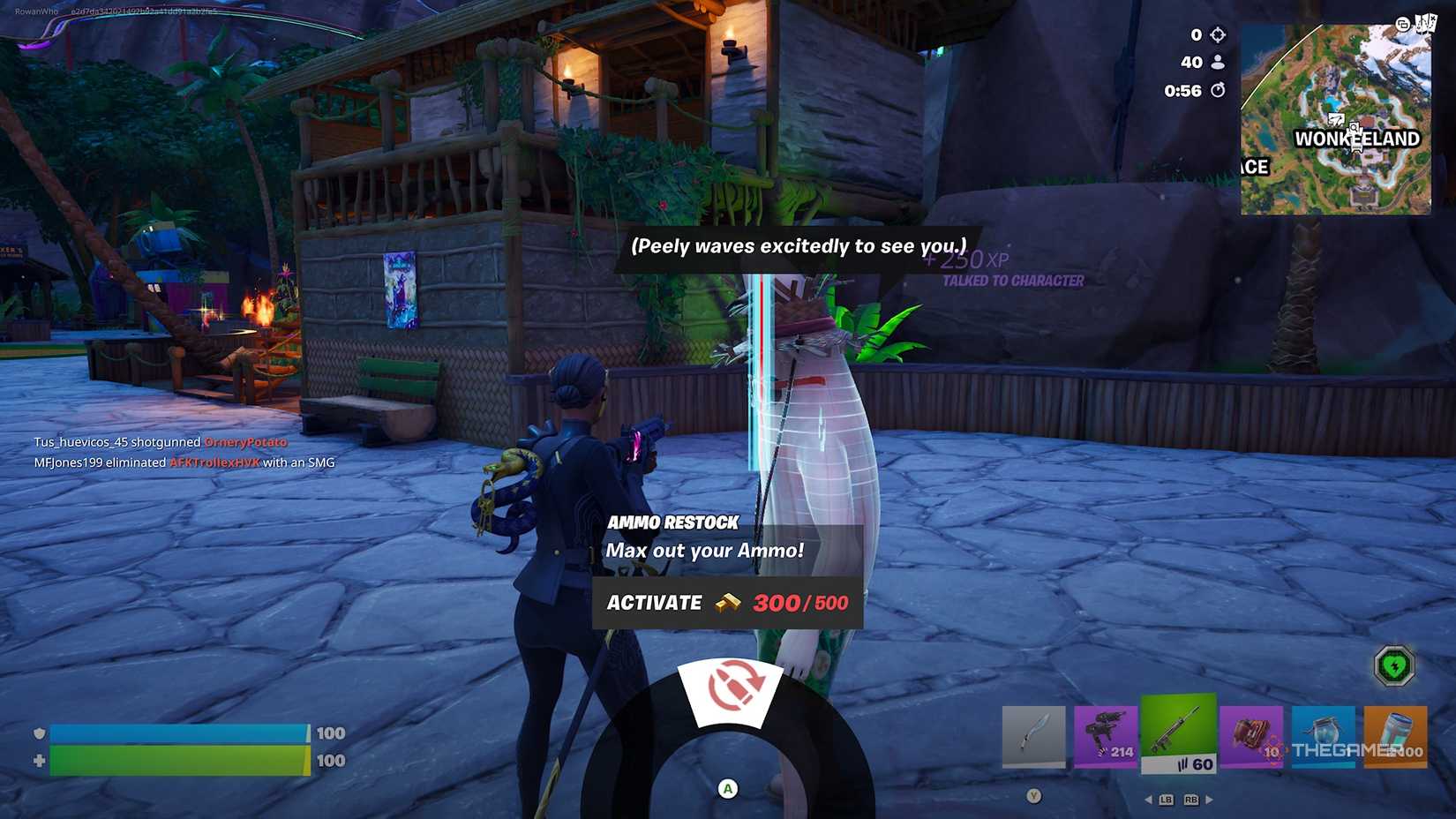1456x819 pixels.
Task: Select the orange Chug Splash hotbar slot
Action: [x=1395, y=735]
